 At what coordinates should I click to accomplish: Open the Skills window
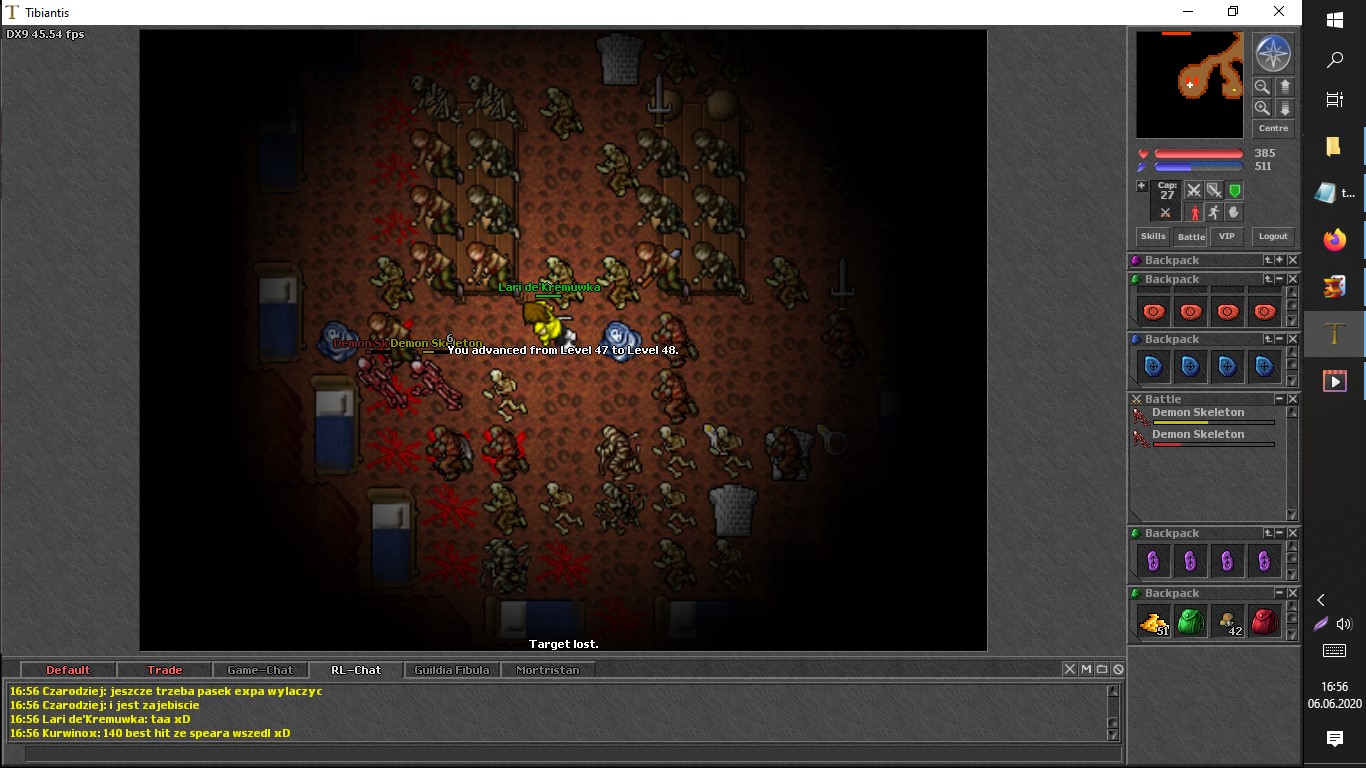[1153, 237]
